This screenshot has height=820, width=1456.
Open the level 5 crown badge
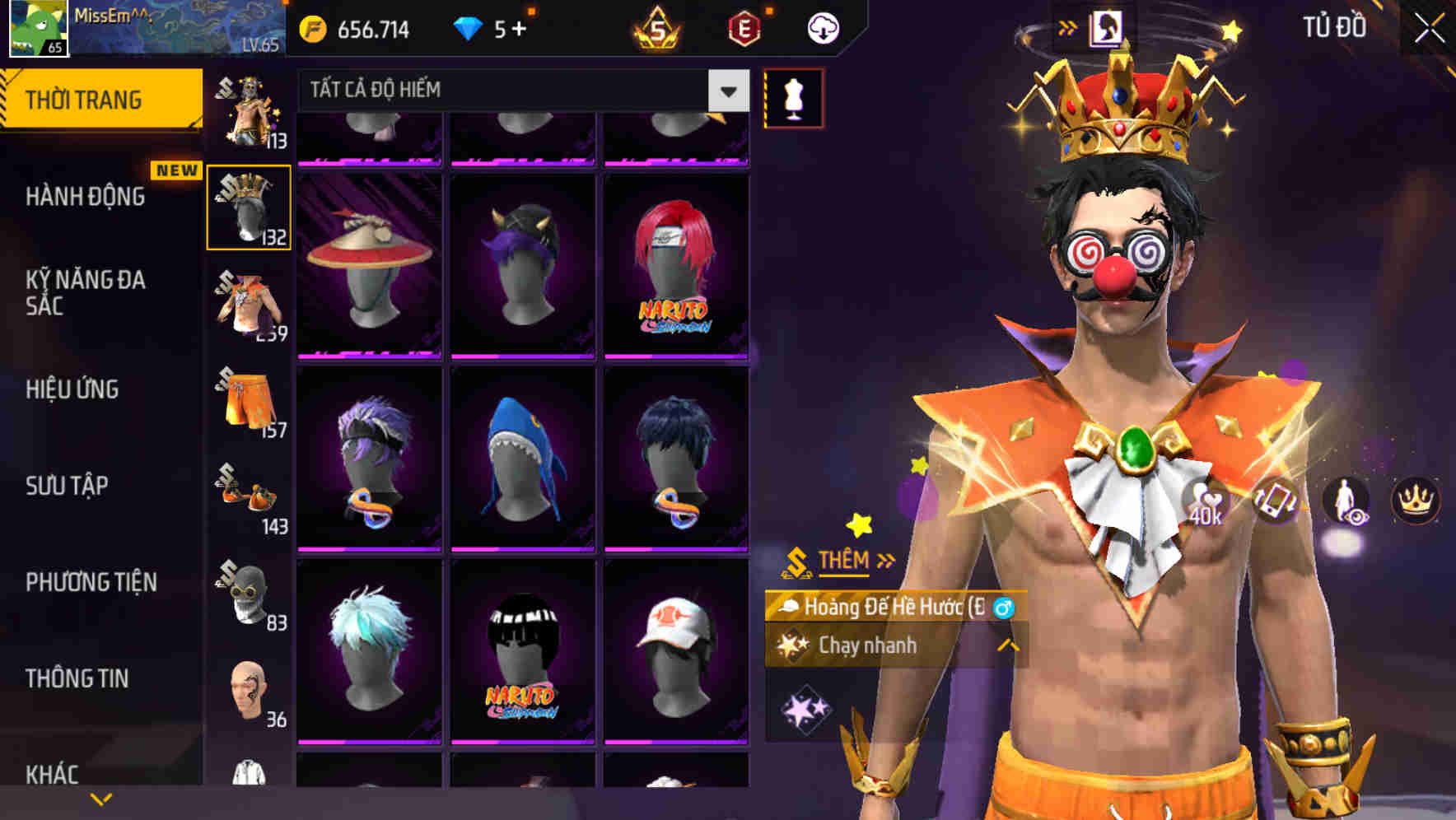coord(655,26)
